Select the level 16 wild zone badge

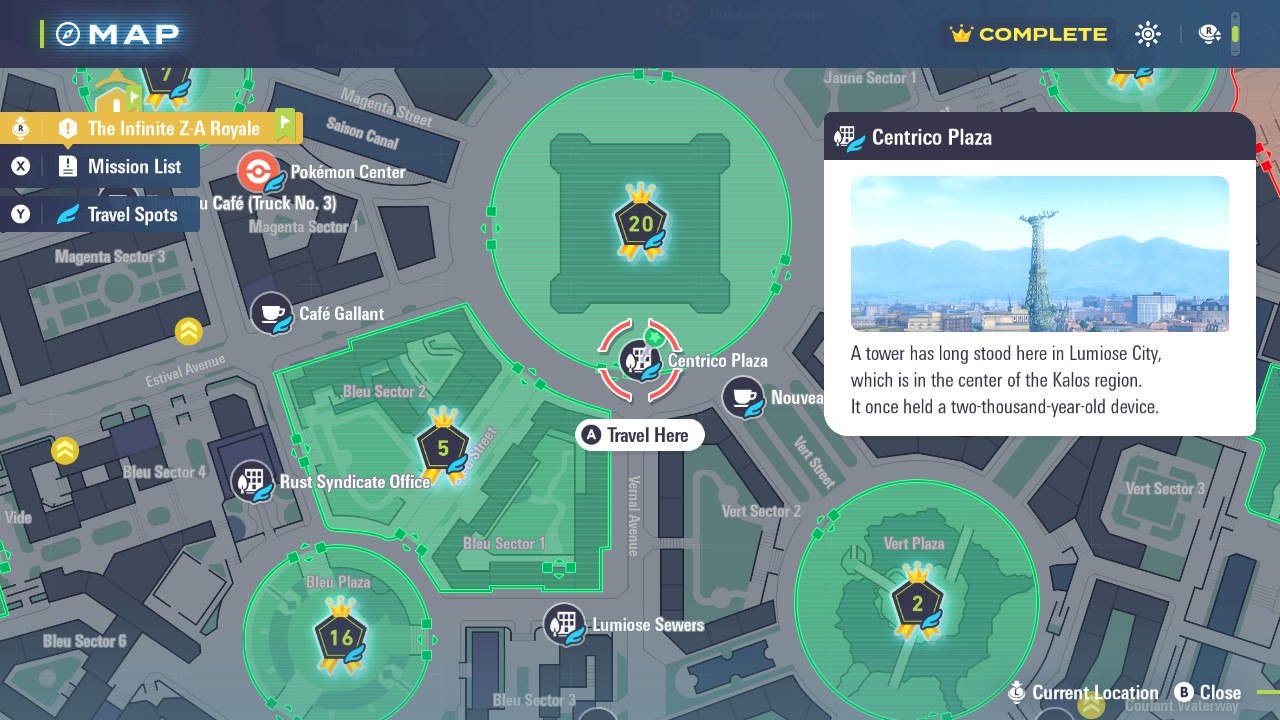[341, 638]
